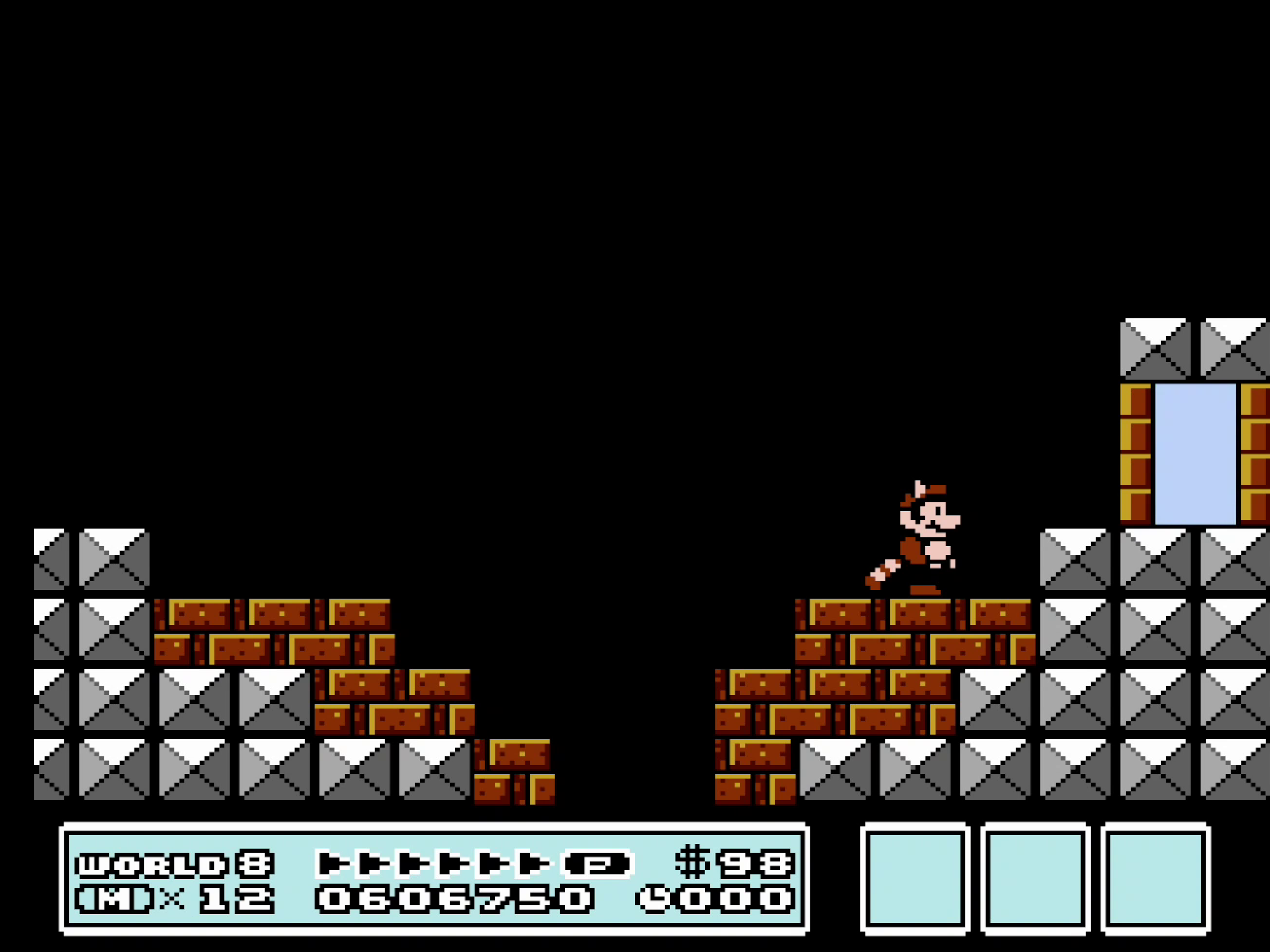Viewport: 1270px width, 952px height.
Task: Click the first empty item box
Action: [x=916, y=878]
